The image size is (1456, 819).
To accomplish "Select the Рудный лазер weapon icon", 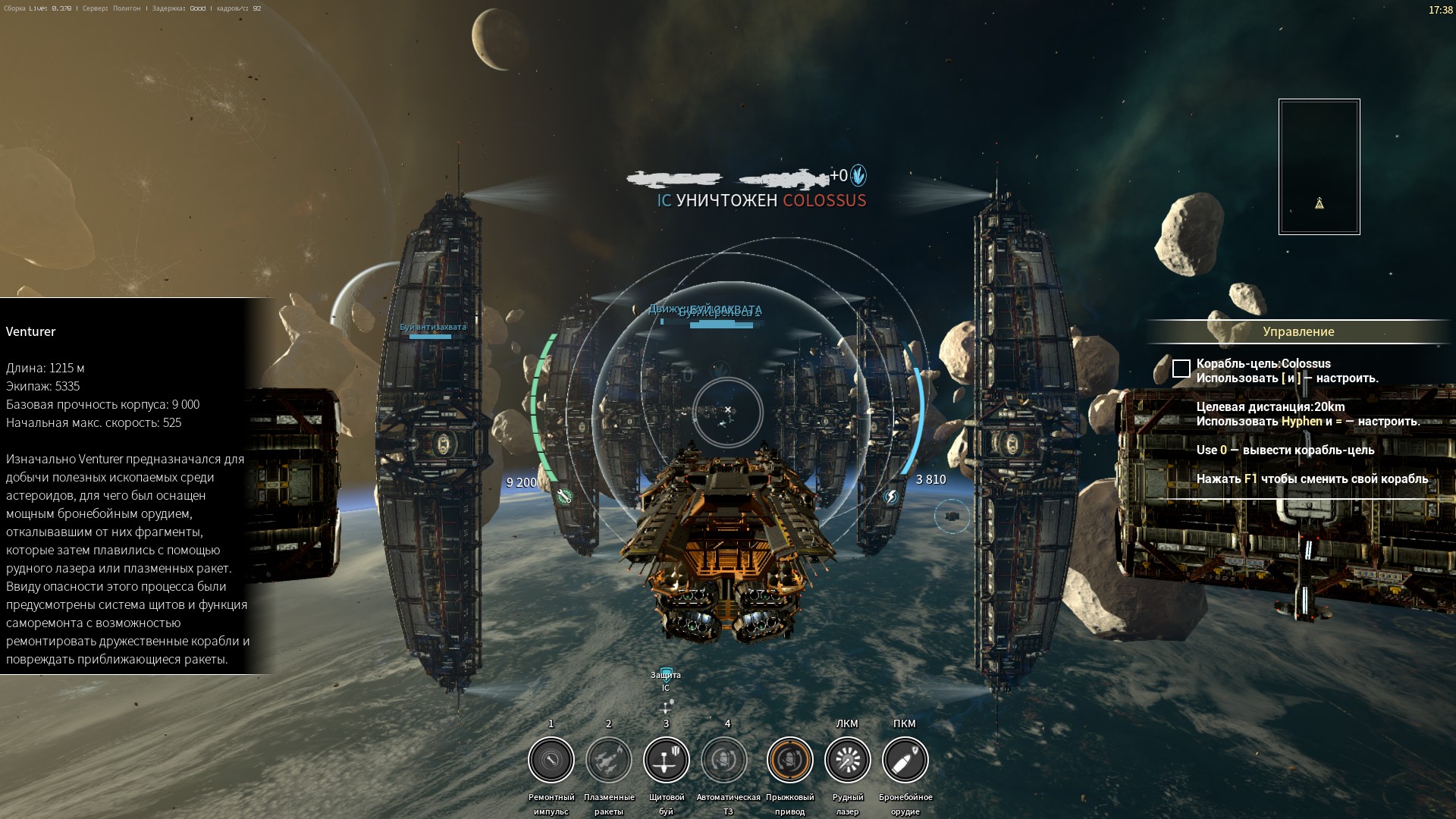I will [847, 759].
